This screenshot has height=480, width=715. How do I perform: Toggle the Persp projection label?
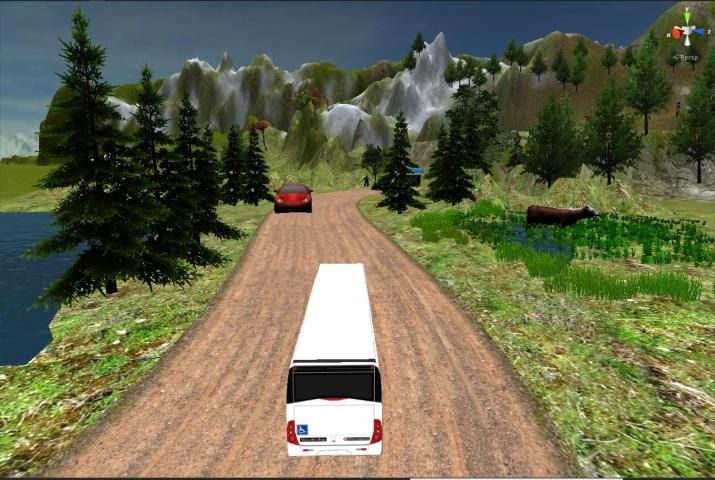click(691, 58)
